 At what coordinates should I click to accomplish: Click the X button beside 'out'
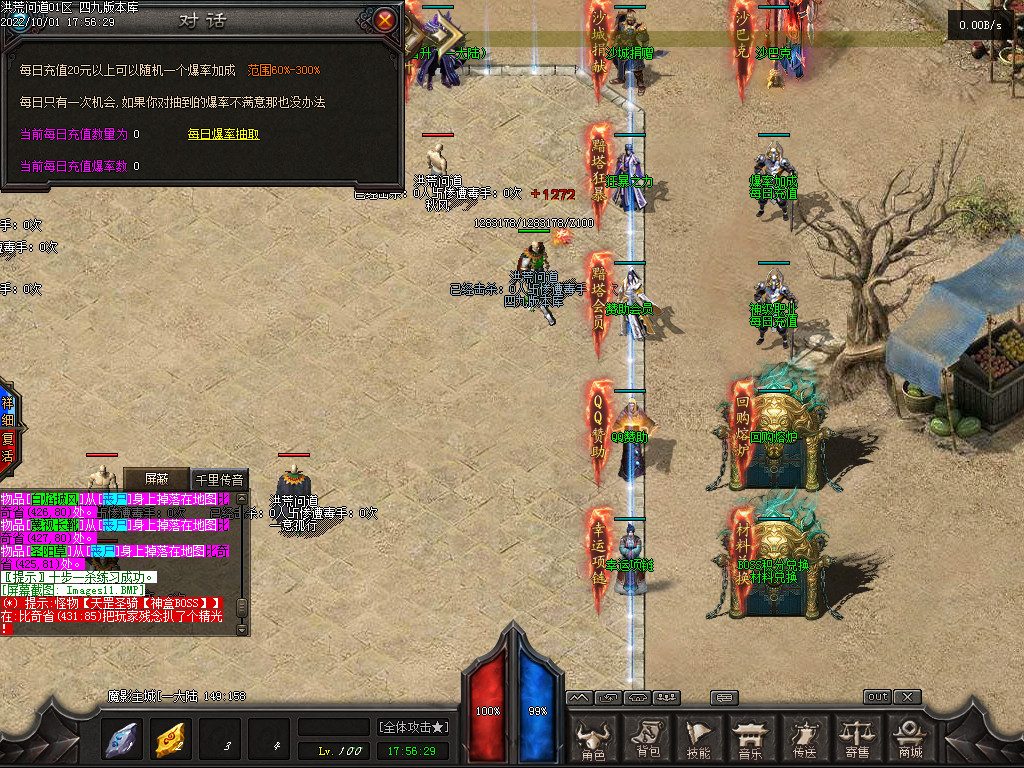[x=907, y=696]
